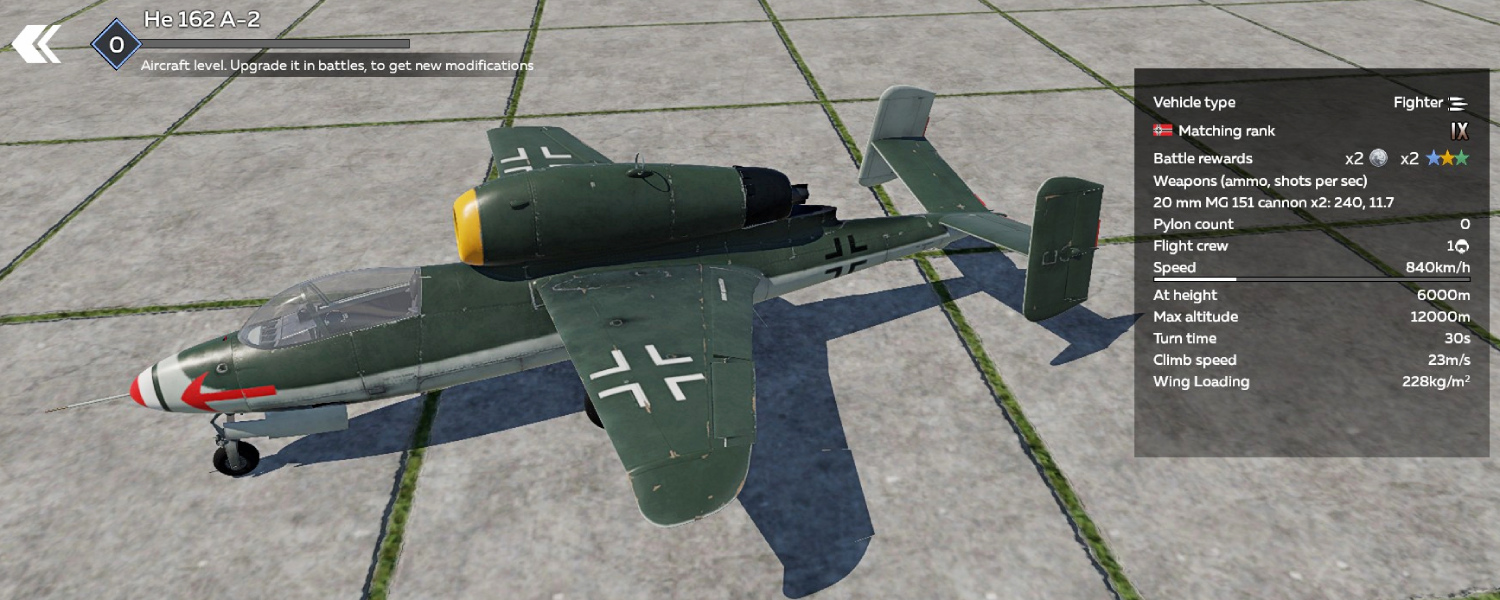Go back using the double-chevron arrow
Screen dimensions: 1500x600
pyautogui.click(x=36, y=44)
